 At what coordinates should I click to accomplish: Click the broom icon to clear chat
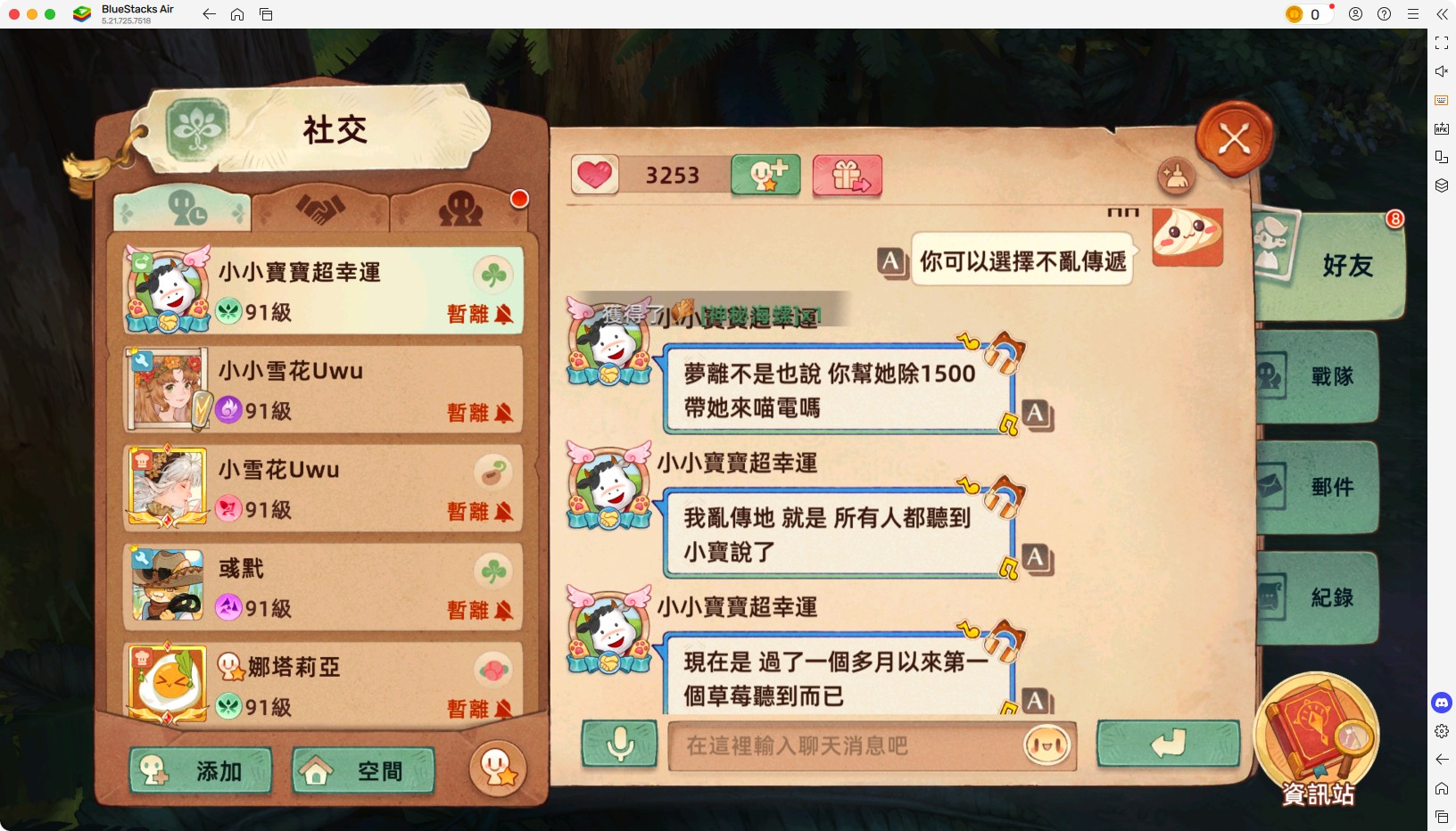[x=1178, y=177]
